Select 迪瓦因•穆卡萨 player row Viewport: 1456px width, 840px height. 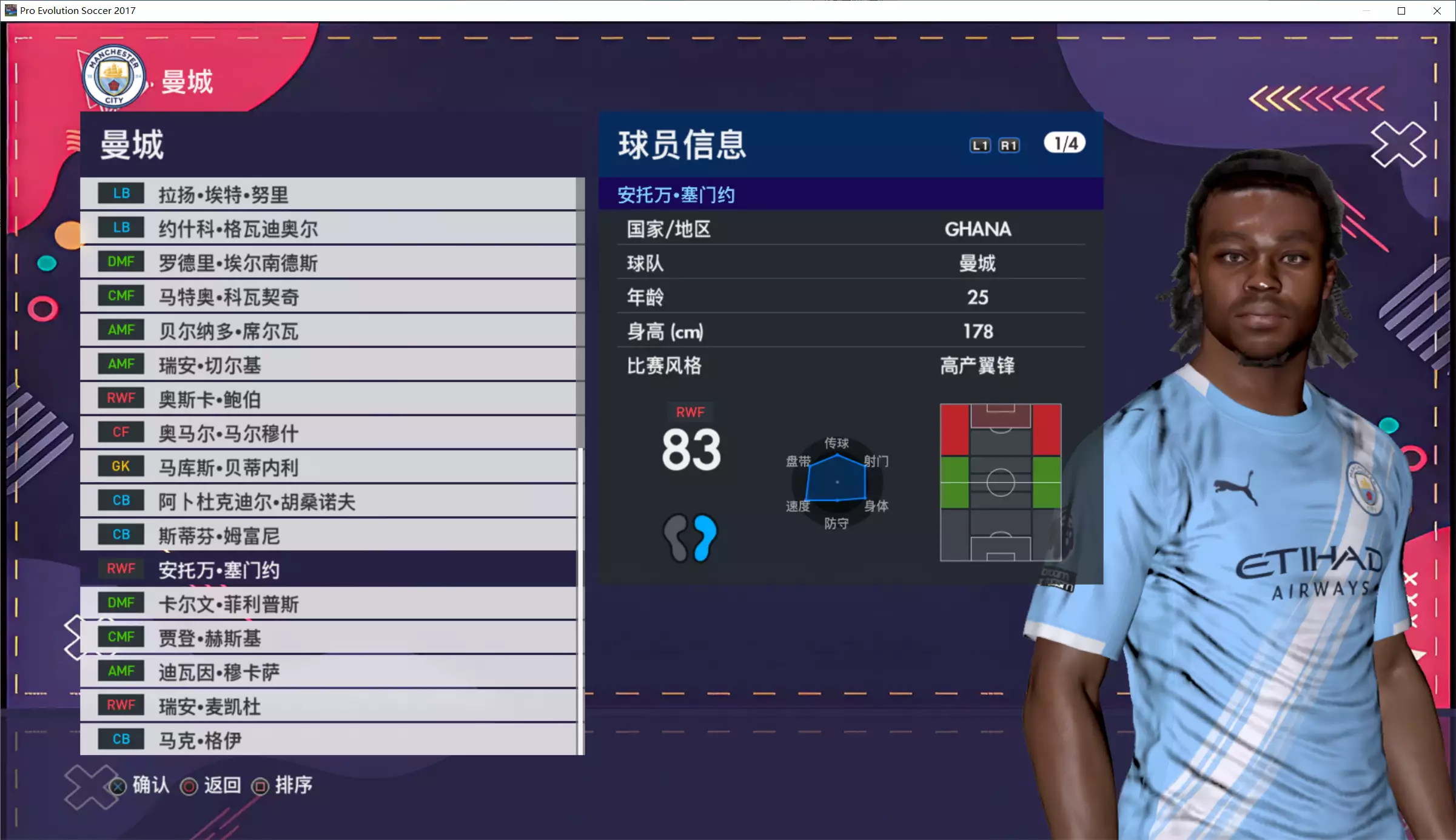tap(327, 671)
